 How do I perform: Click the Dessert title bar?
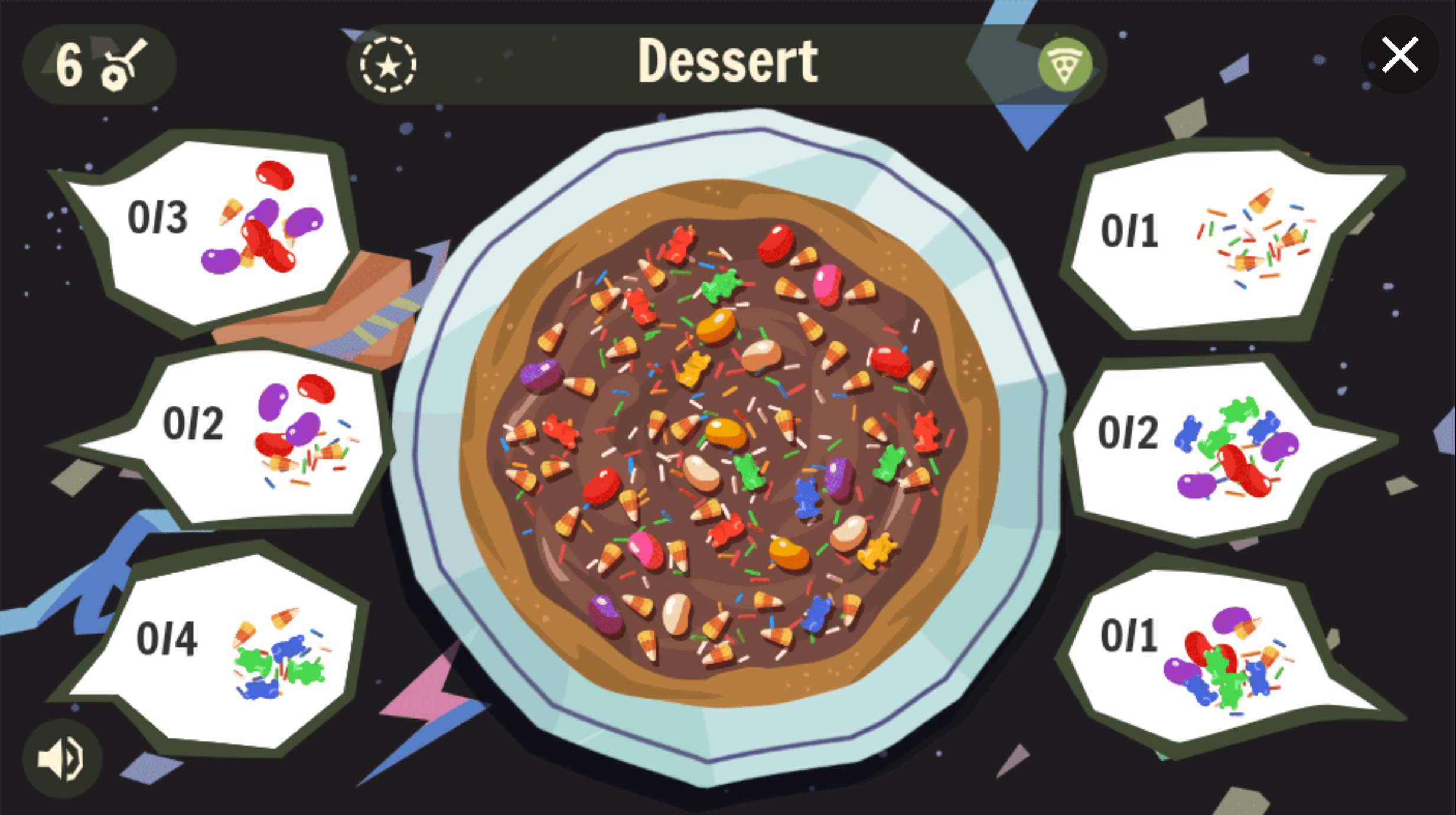[x=728, y=62]
